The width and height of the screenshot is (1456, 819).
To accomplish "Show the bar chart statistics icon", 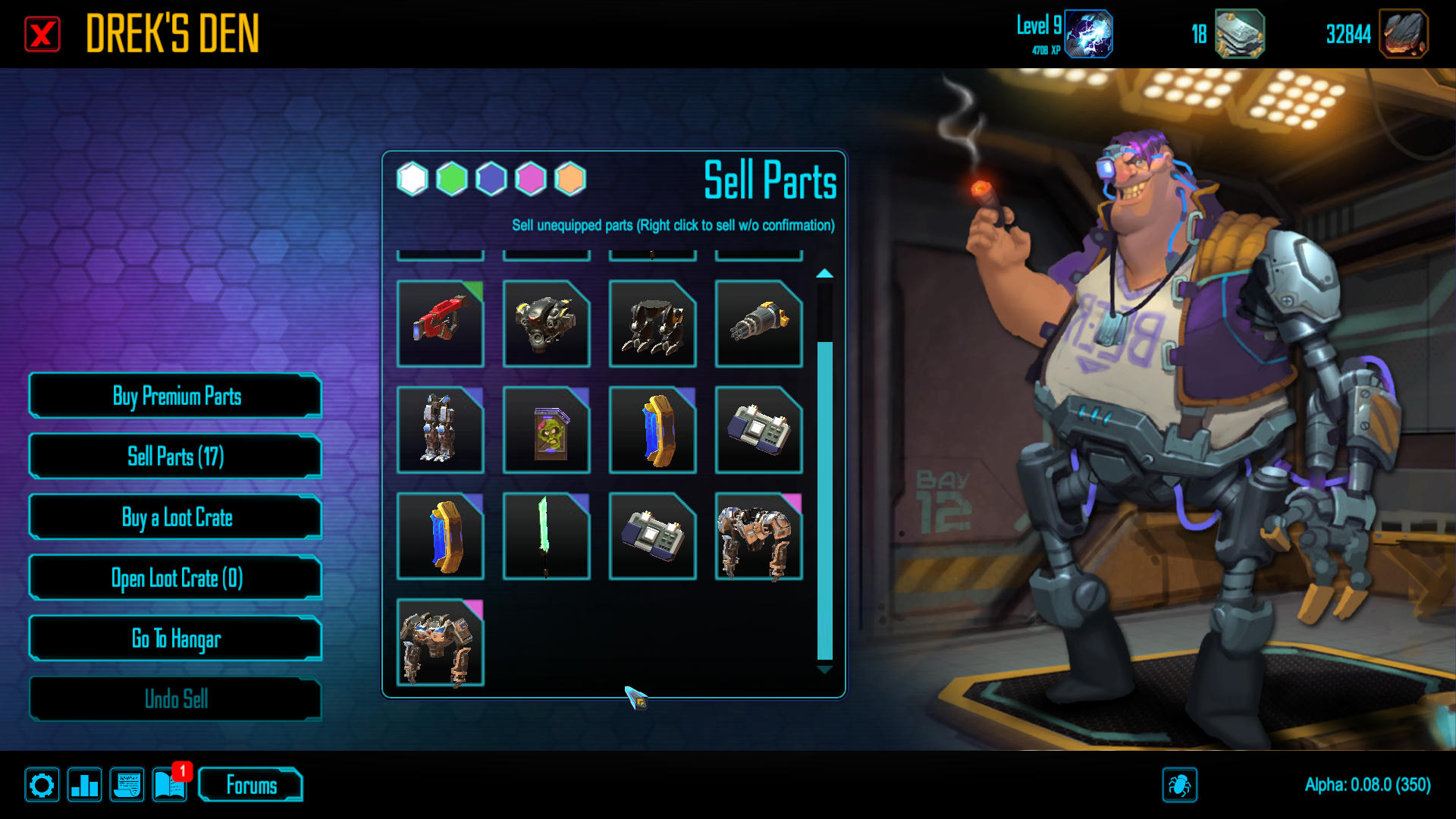I will pos(84,785).
